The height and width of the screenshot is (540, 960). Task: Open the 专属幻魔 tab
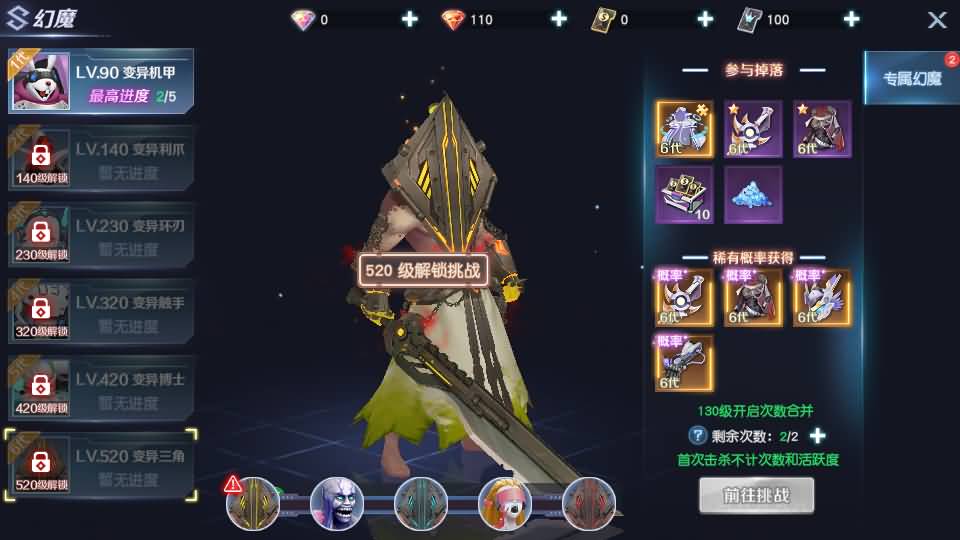click(910, 78)
